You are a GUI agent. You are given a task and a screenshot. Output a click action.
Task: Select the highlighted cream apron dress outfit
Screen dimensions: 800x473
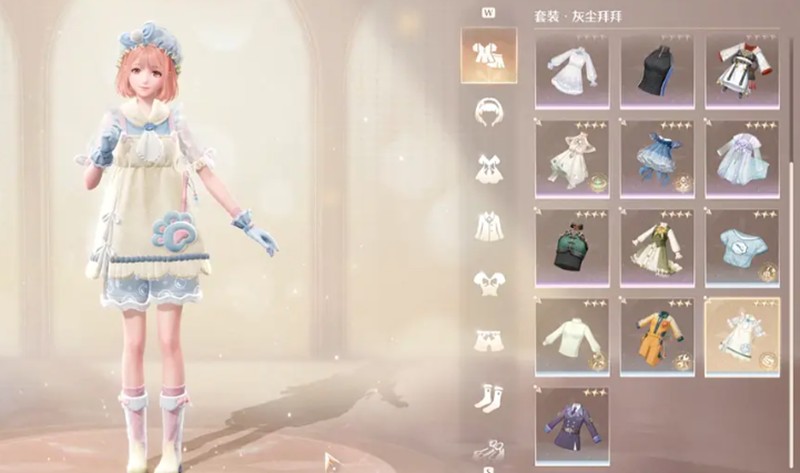click(x=742, y=335)
